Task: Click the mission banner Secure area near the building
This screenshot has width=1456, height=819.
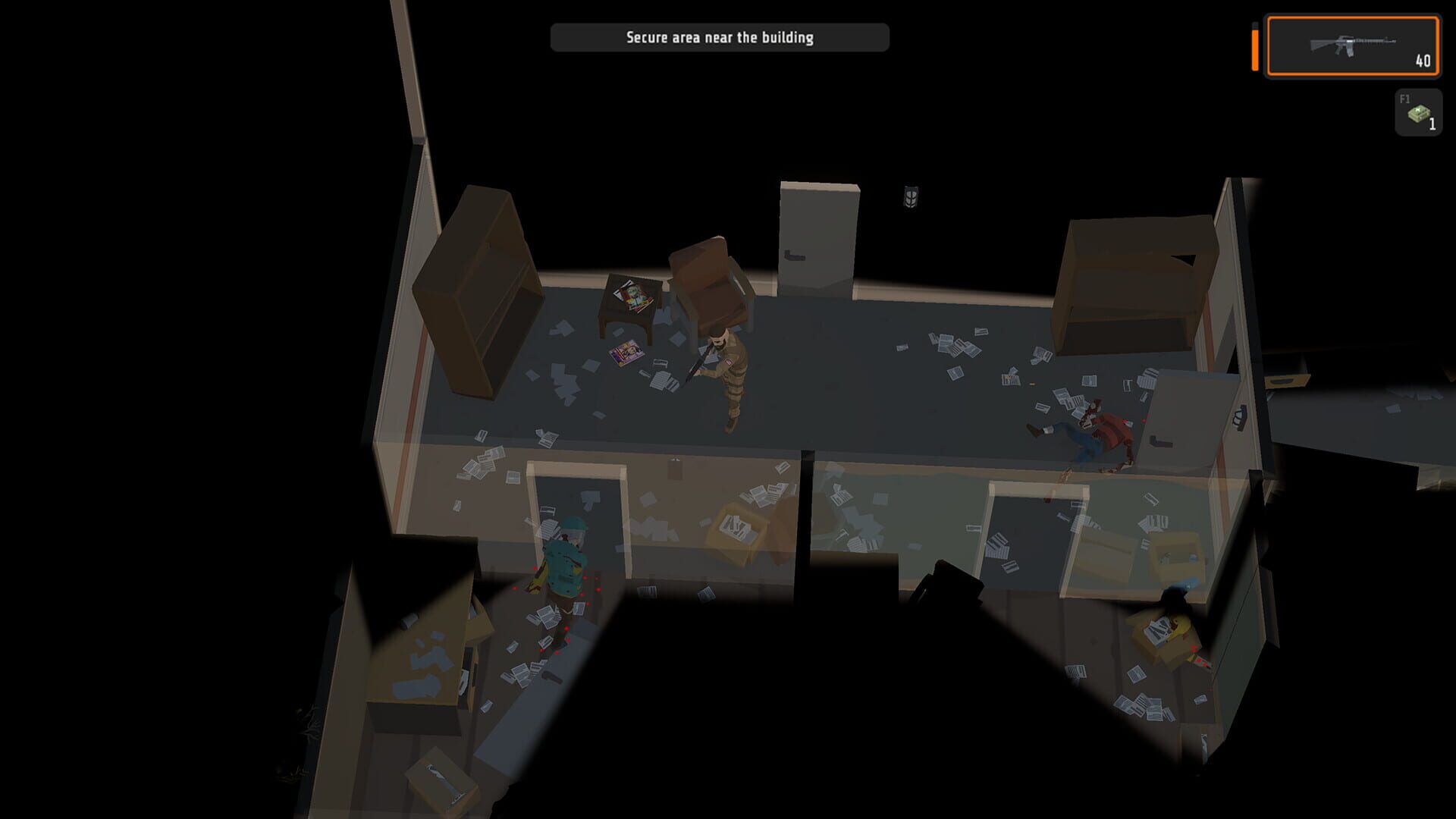Action: (719, 35)
